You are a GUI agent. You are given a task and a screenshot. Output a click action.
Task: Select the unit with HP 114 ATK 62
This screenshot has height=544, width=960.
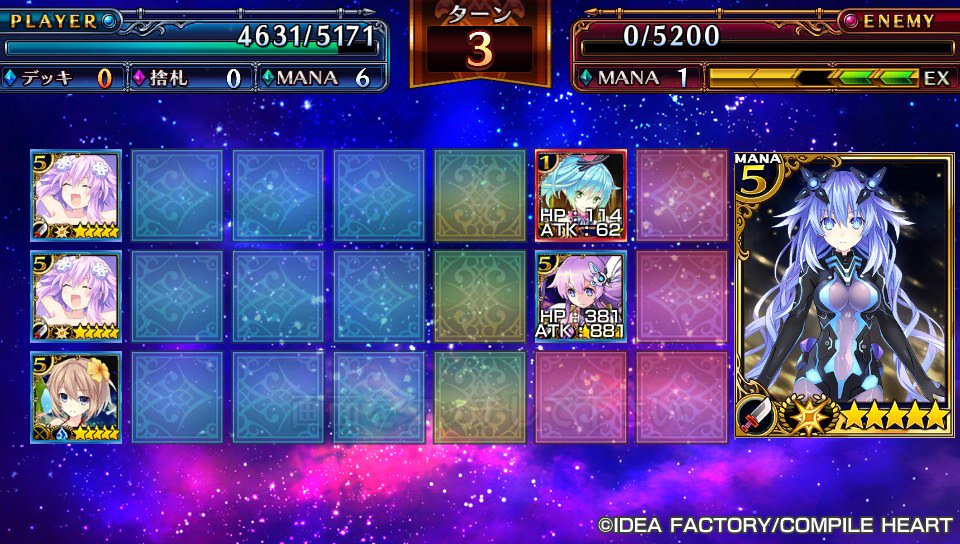point(581,195)
